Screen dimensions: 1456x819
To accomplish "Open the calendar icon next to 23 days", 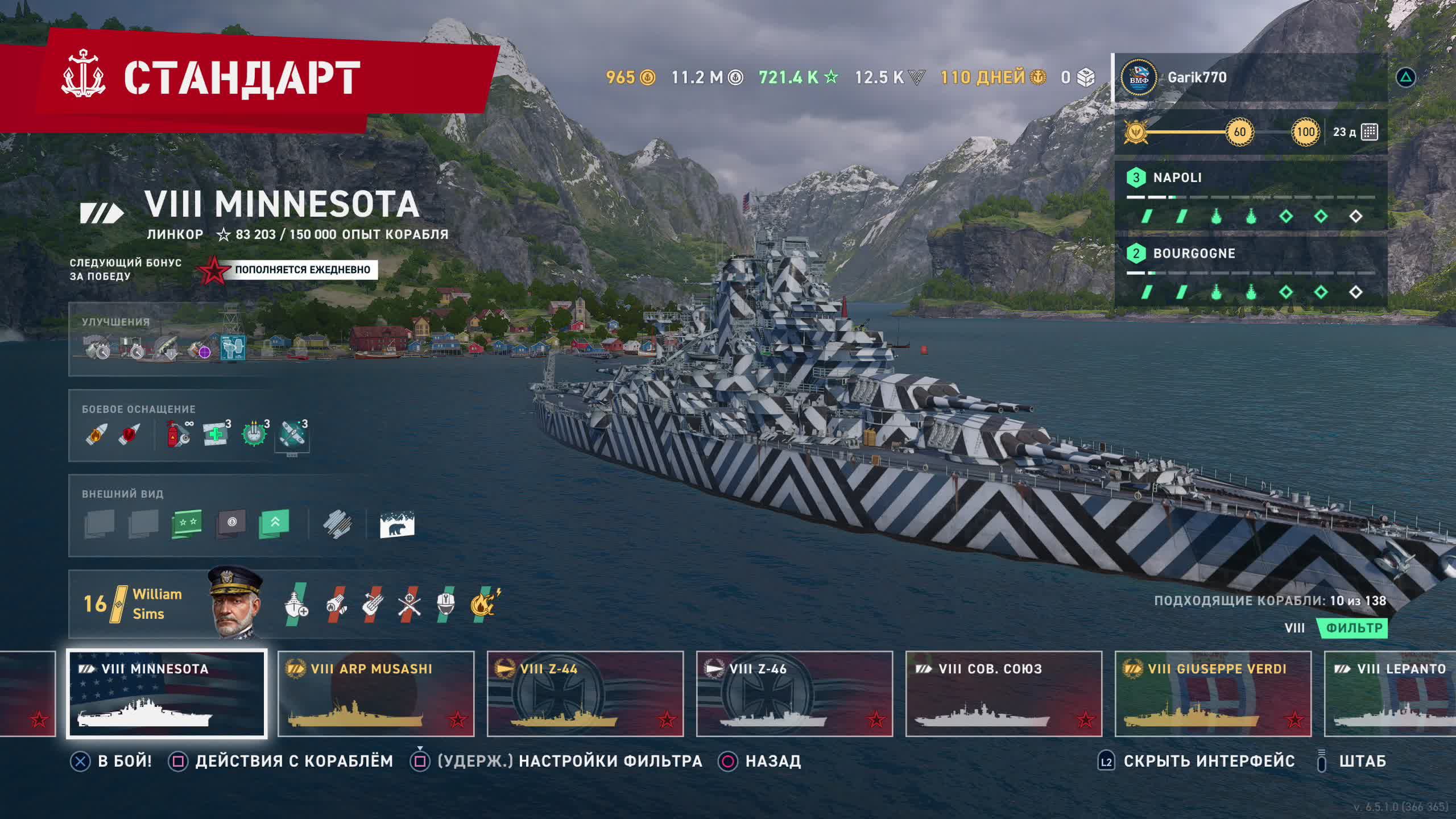I will click(1370, 132).
